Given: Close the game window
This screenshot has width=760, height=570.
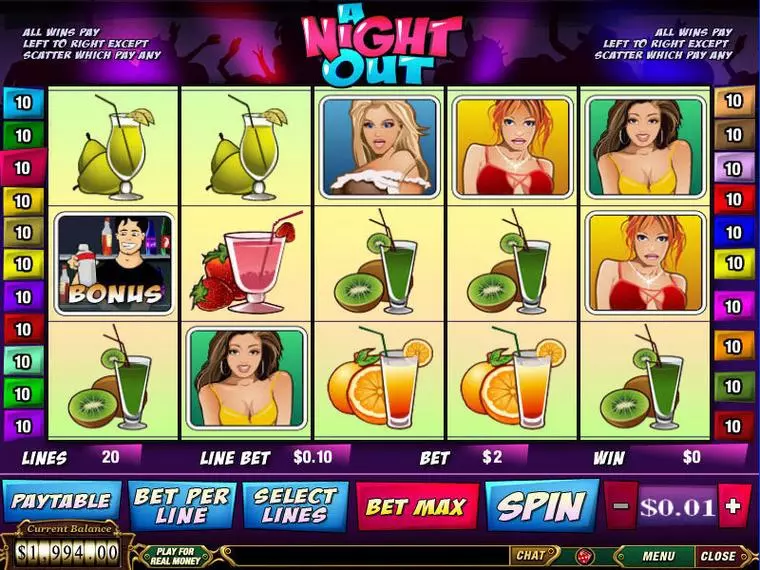Looking at the screenshot, I should point(717,556).
